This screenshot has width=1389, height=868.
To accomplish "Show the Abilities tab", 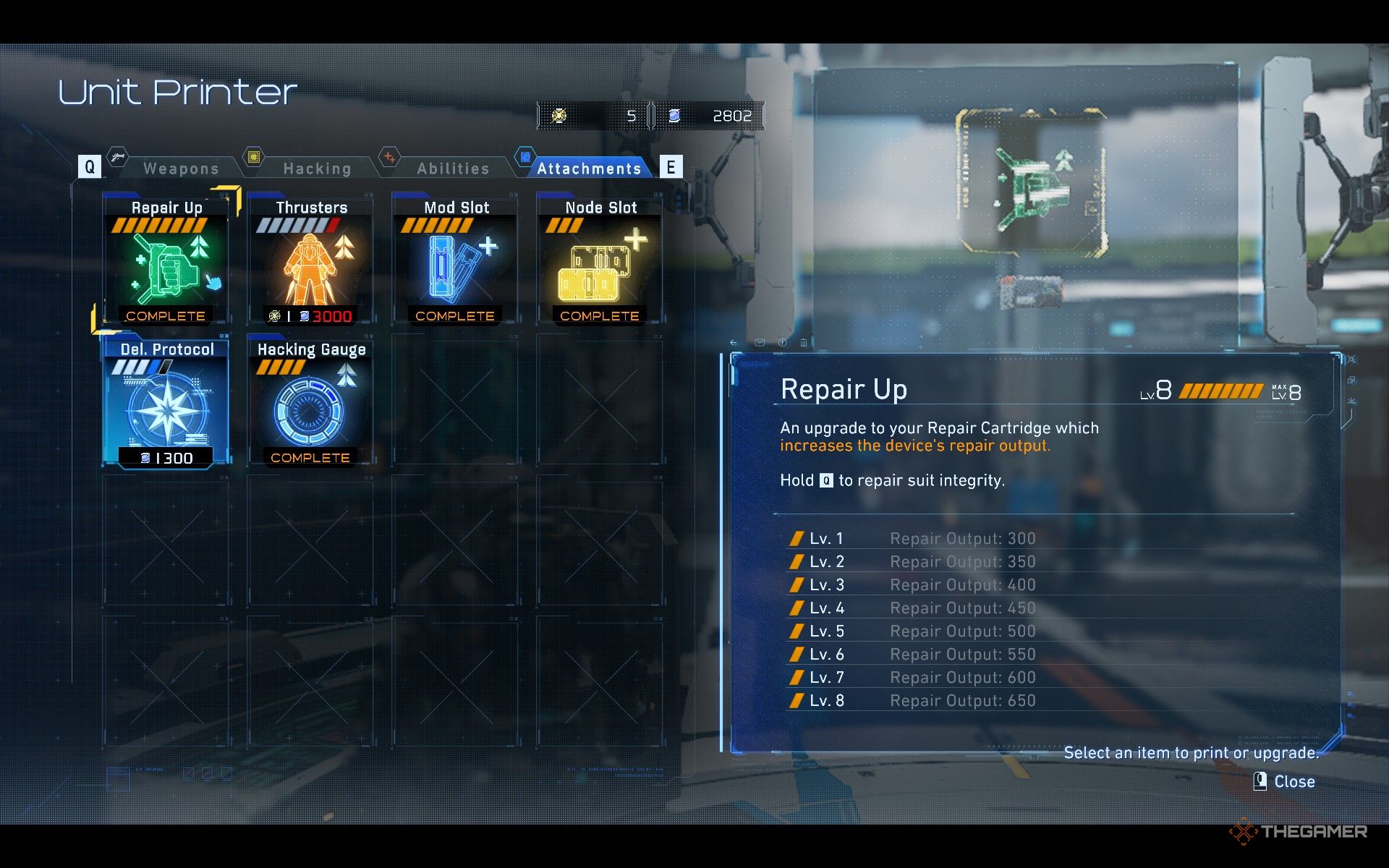I will (x=453, y=169).
